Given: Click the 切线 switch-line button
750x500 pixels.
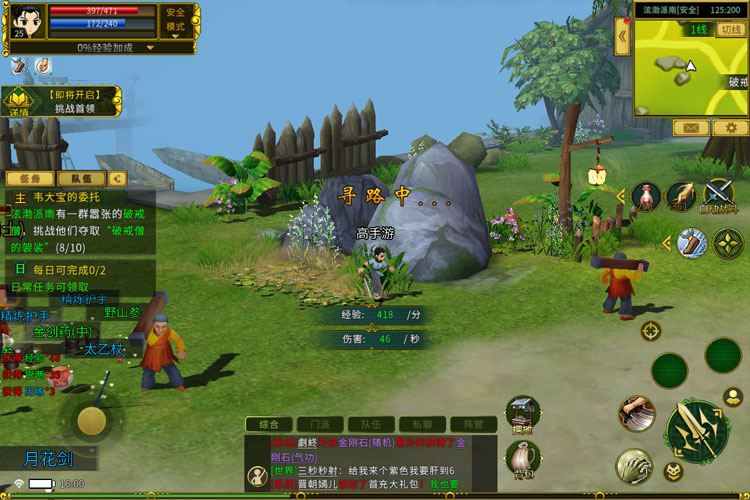Looking at the screenshot, I should (729, 30).
